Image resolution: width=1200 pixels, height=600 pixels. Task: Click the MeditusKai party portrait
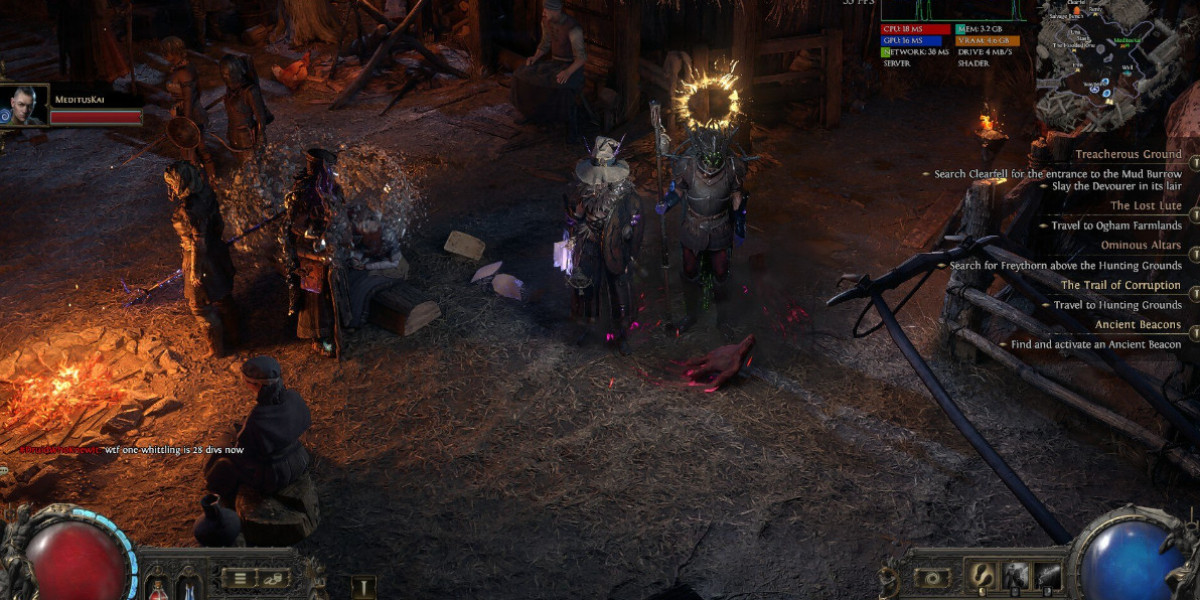25,105
